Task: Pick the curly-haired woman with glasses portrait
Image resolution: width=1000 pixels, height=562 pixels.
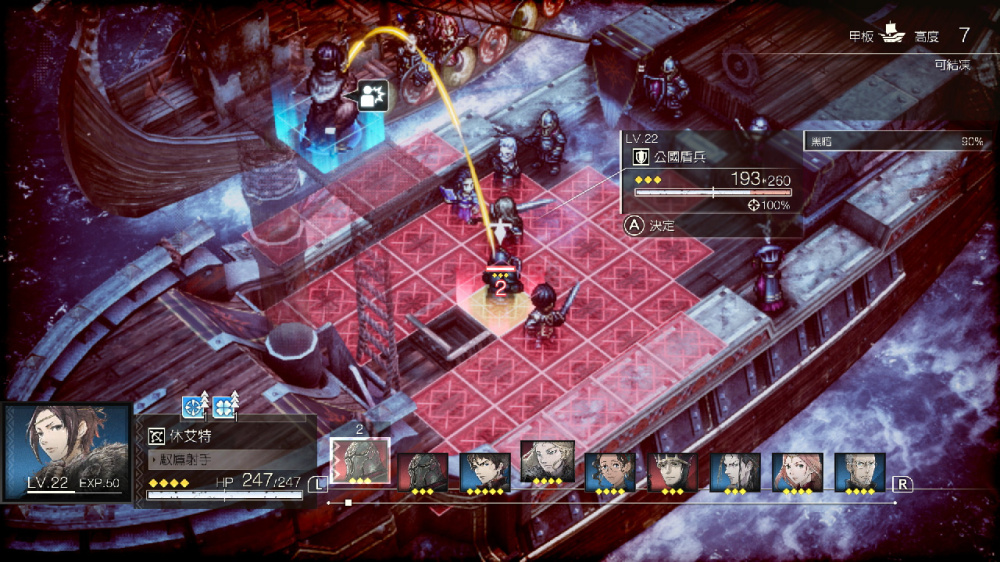Action: point(610,471)
